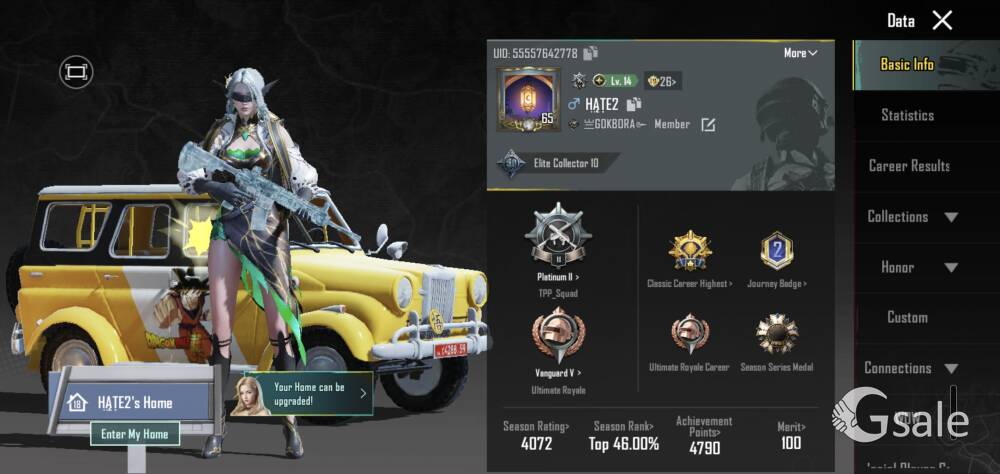
Task: Open the home upgrade notification
Action: (x=305, y=393)
